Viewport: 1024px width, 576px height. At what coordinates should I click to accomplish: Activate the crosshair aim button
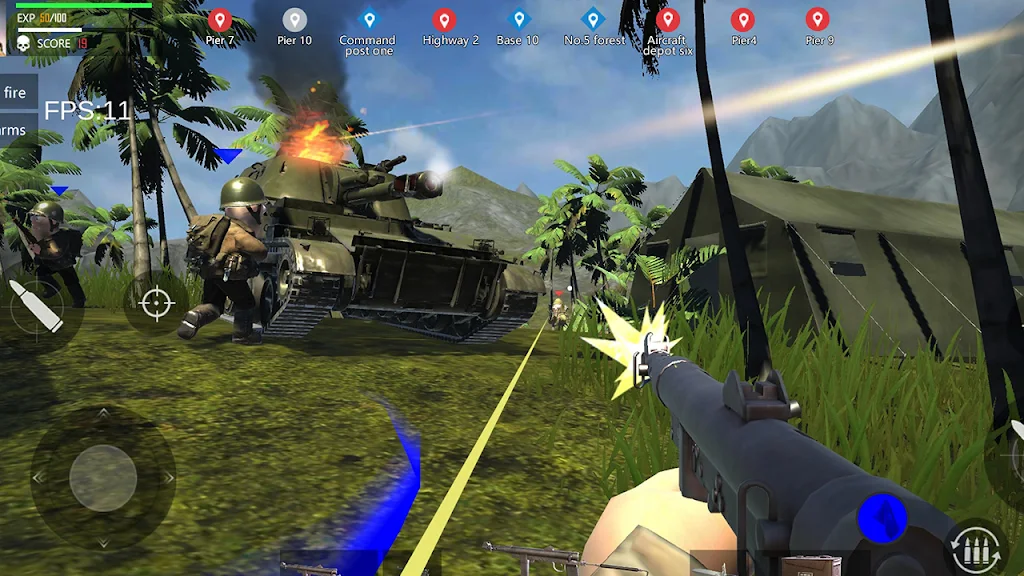pyautogui.click(x=156, y=303)
